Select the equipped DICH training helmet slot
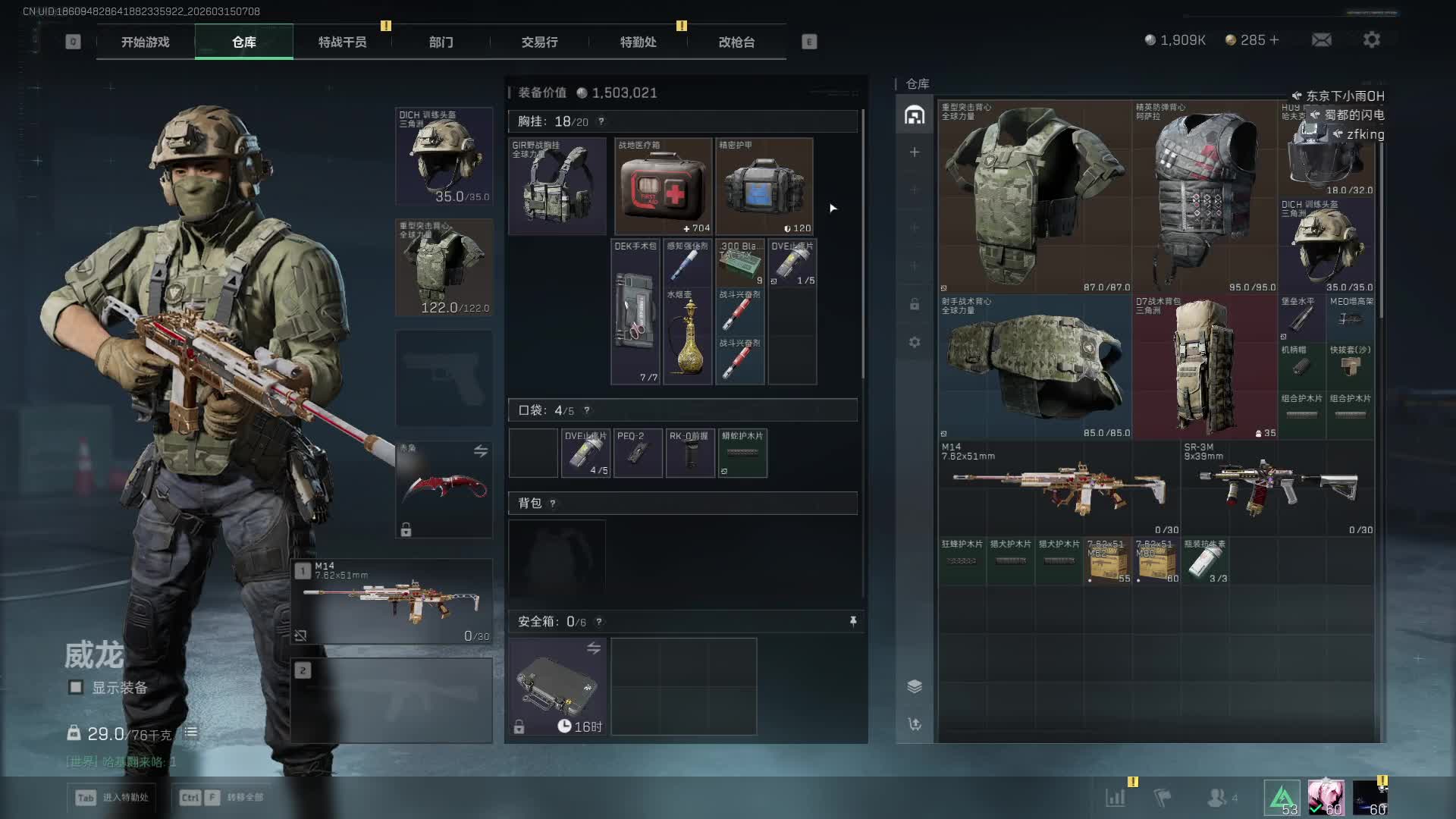Screen dimensions: 1456x819 tap(444, 156)
